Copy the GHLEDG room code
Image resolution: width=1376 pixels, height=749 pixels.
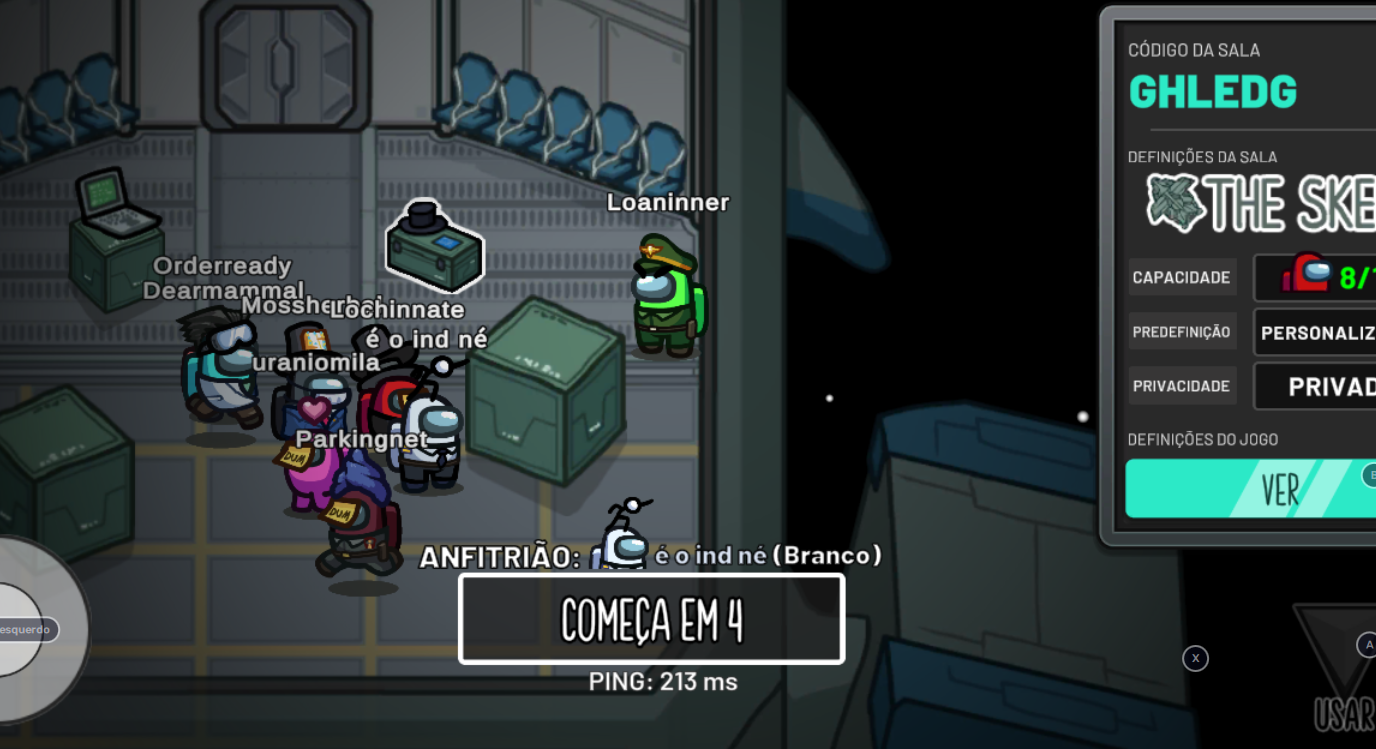click(1213, 92)
